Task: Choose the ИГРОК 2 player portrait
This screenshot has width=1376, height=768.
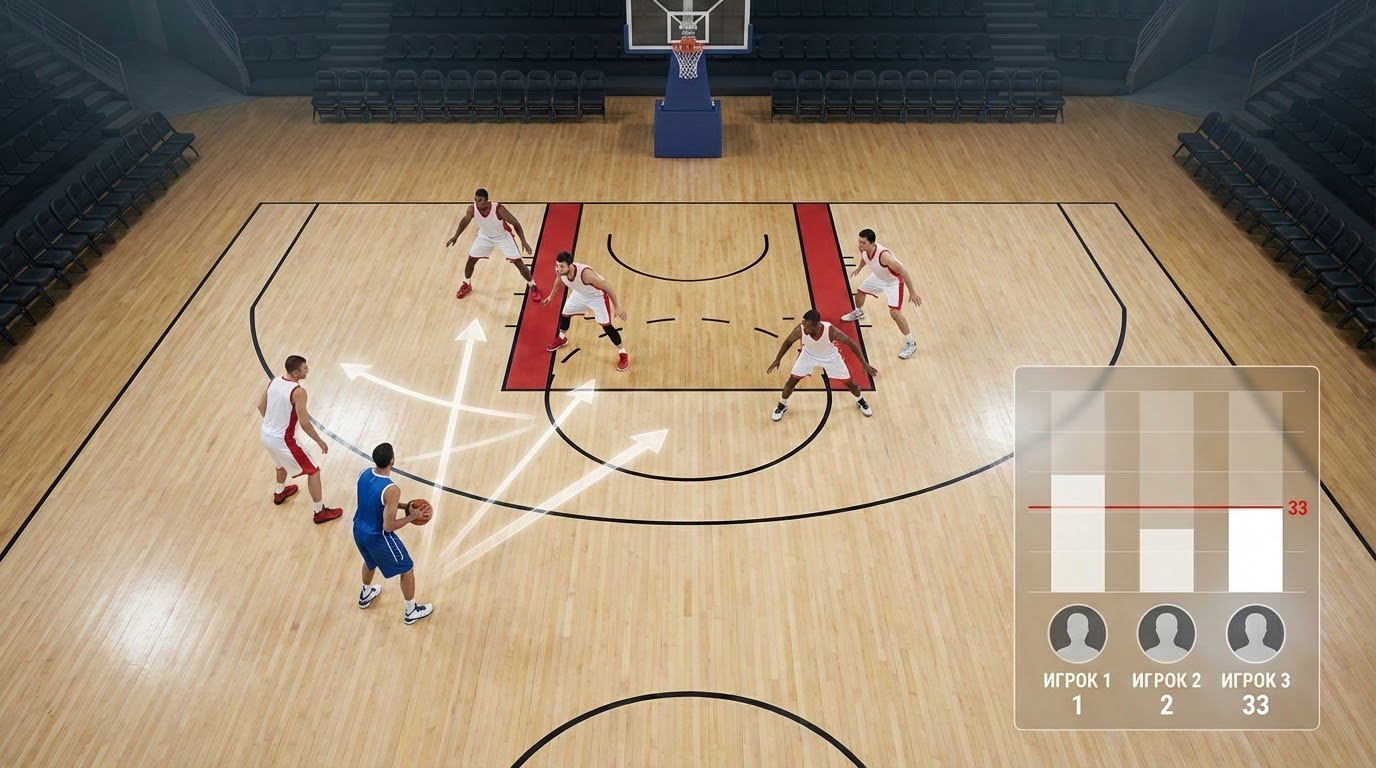Action: (1166, 634)
